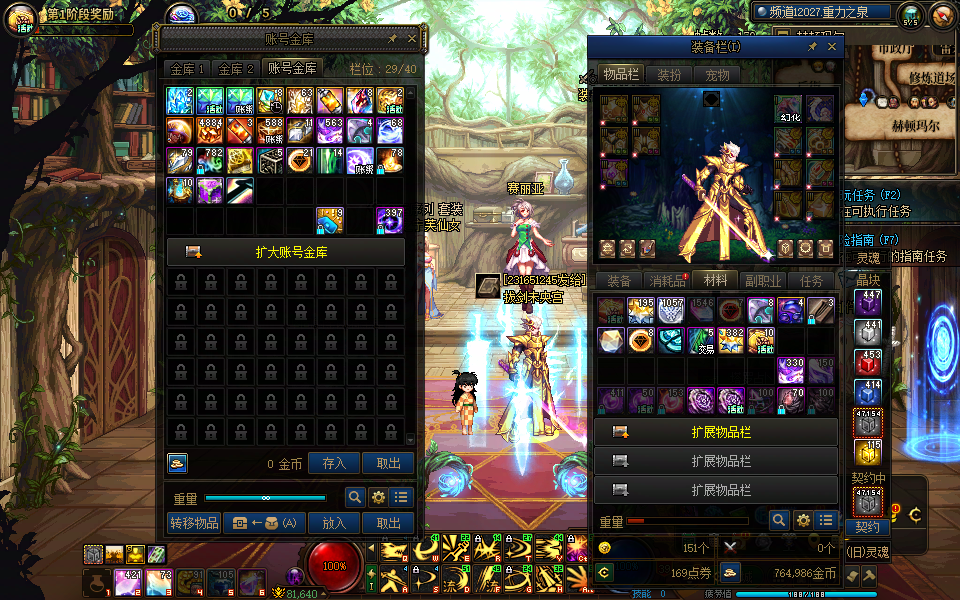Switch to the 金库 1 tab

pos(187,69)
